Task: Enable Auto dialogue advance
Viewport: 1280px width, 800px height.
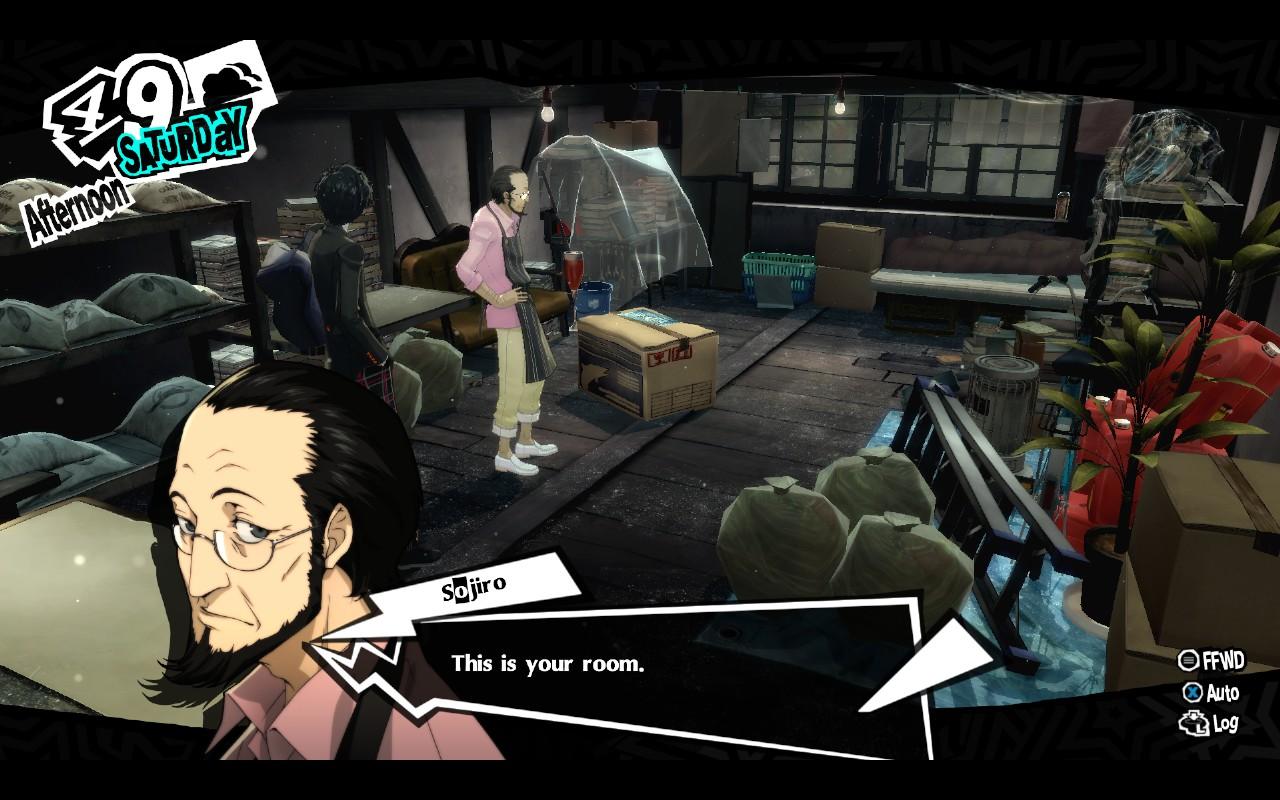Action: click(1211, 692)
